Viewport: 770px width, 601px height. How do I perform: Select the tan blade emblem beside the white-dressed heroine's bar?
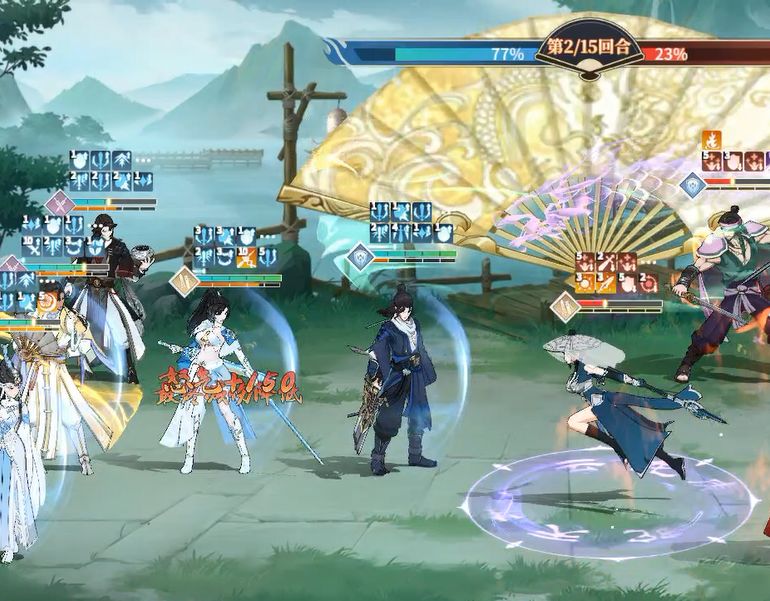tap(184, 282)
